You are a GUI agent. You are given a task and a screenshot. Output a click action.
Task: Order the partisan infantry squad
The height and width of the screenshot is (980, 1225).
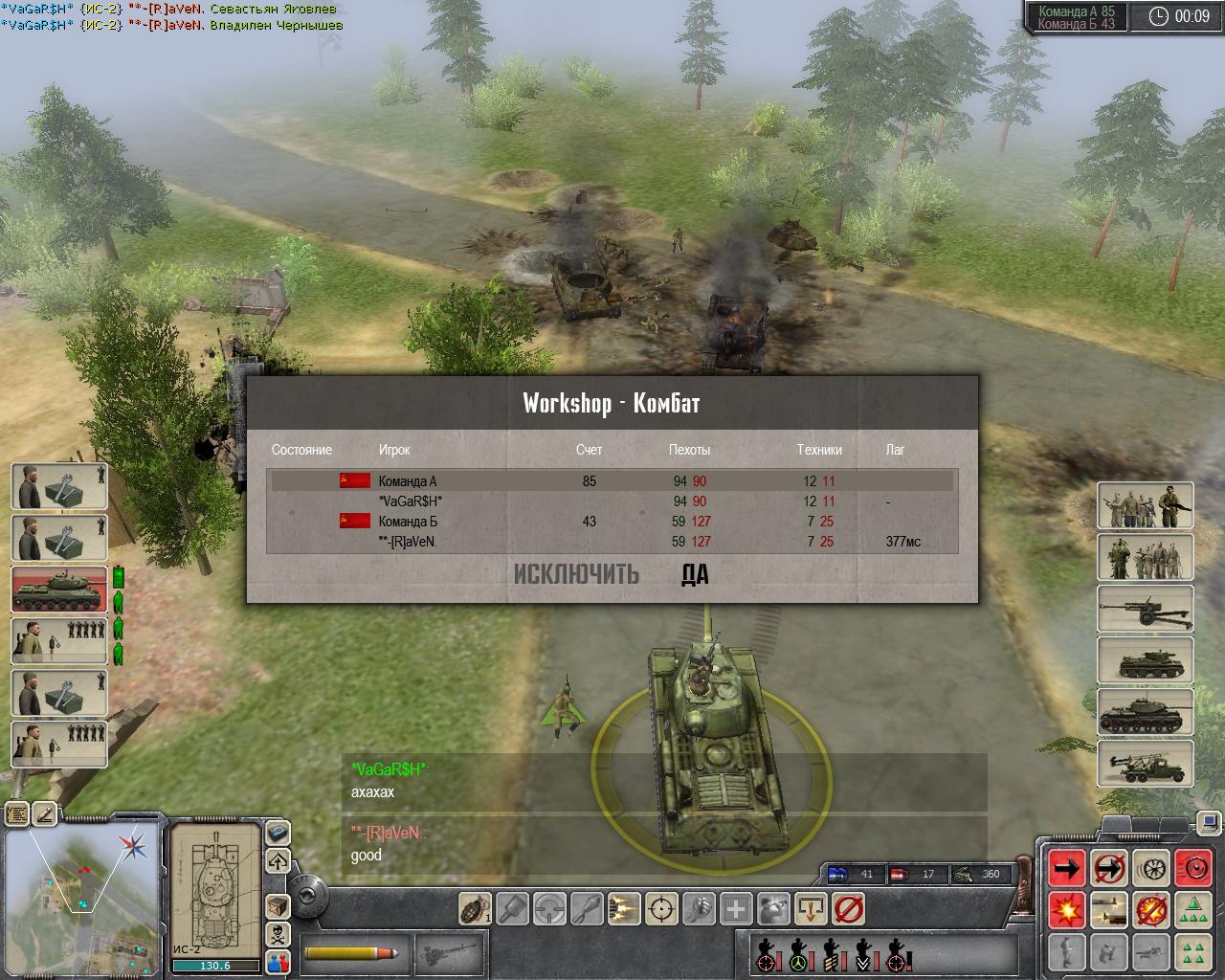click(1146, 506)
